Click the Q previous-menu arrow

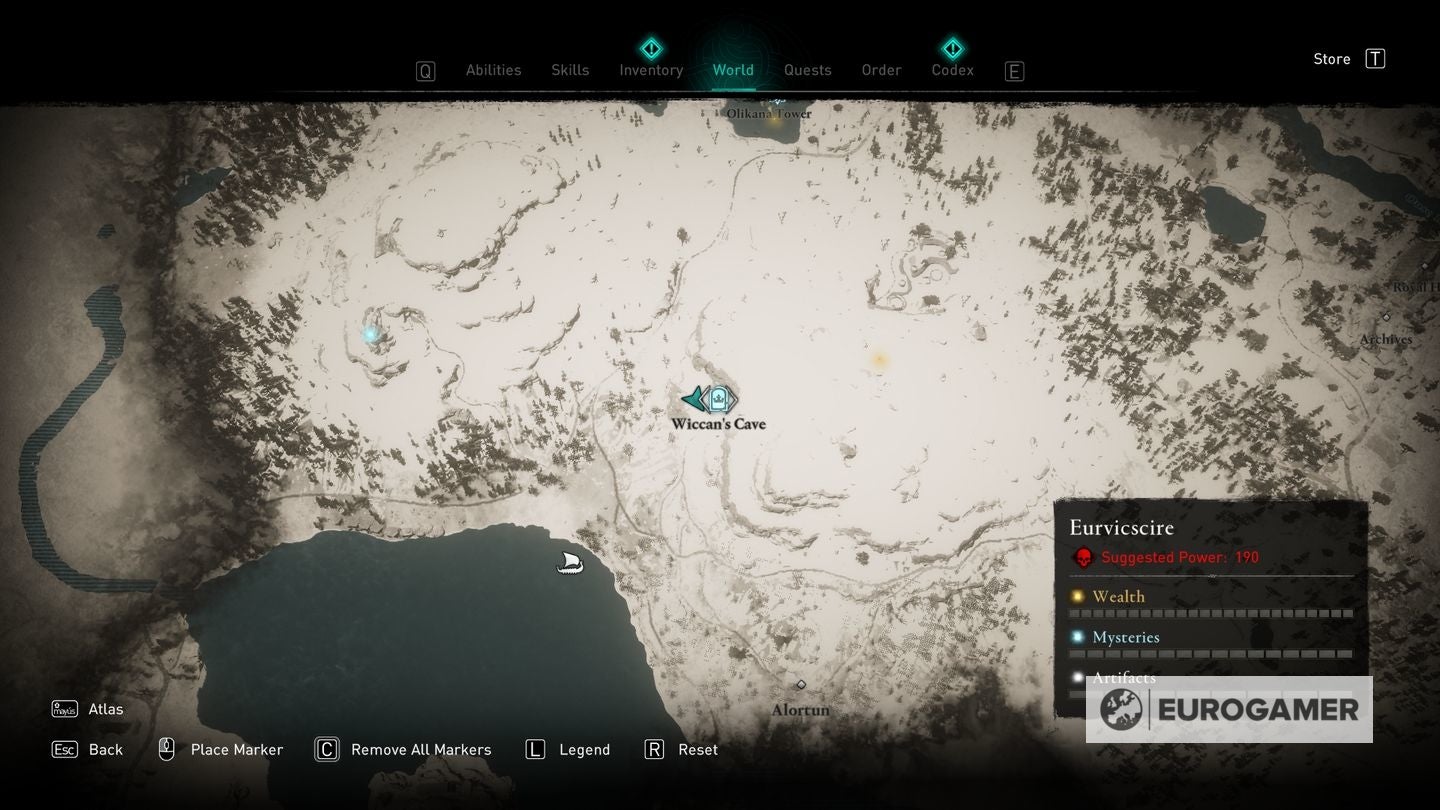pos(425,70)
